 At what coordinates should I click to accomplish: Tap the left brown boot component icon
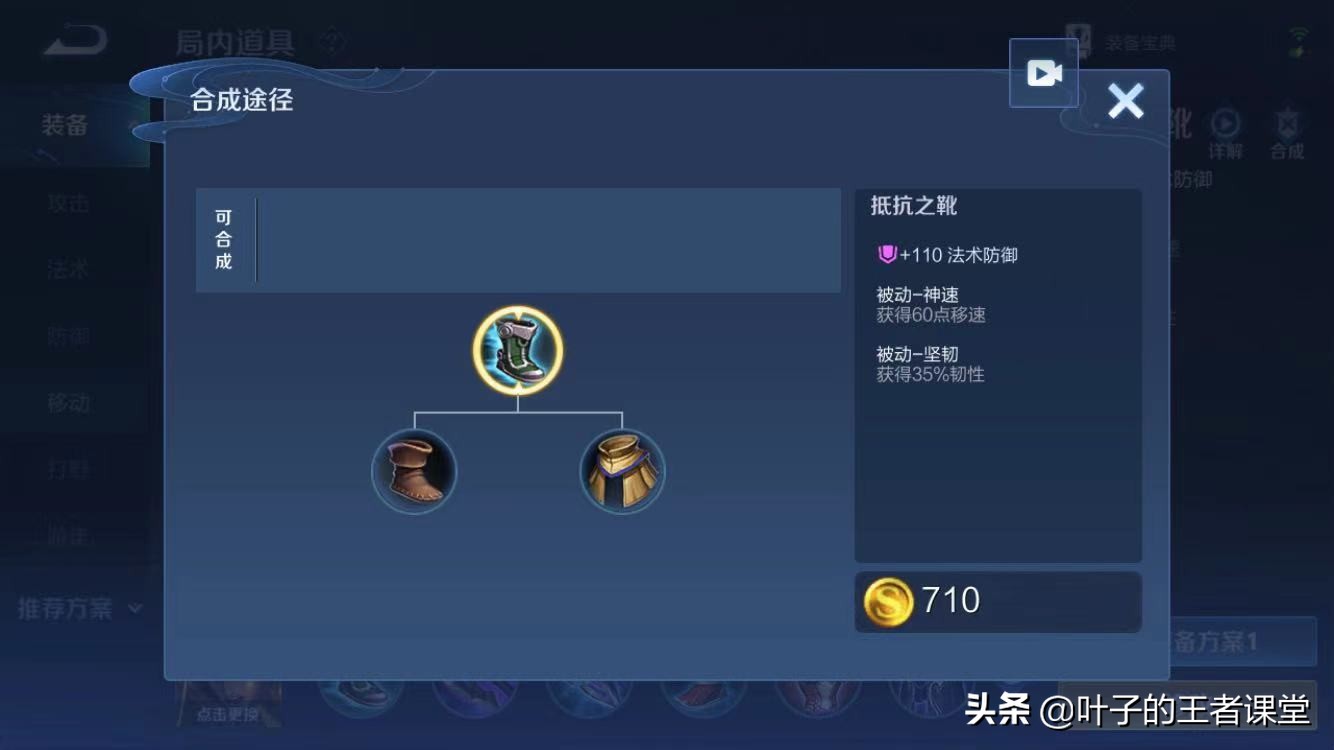(414, 471)
